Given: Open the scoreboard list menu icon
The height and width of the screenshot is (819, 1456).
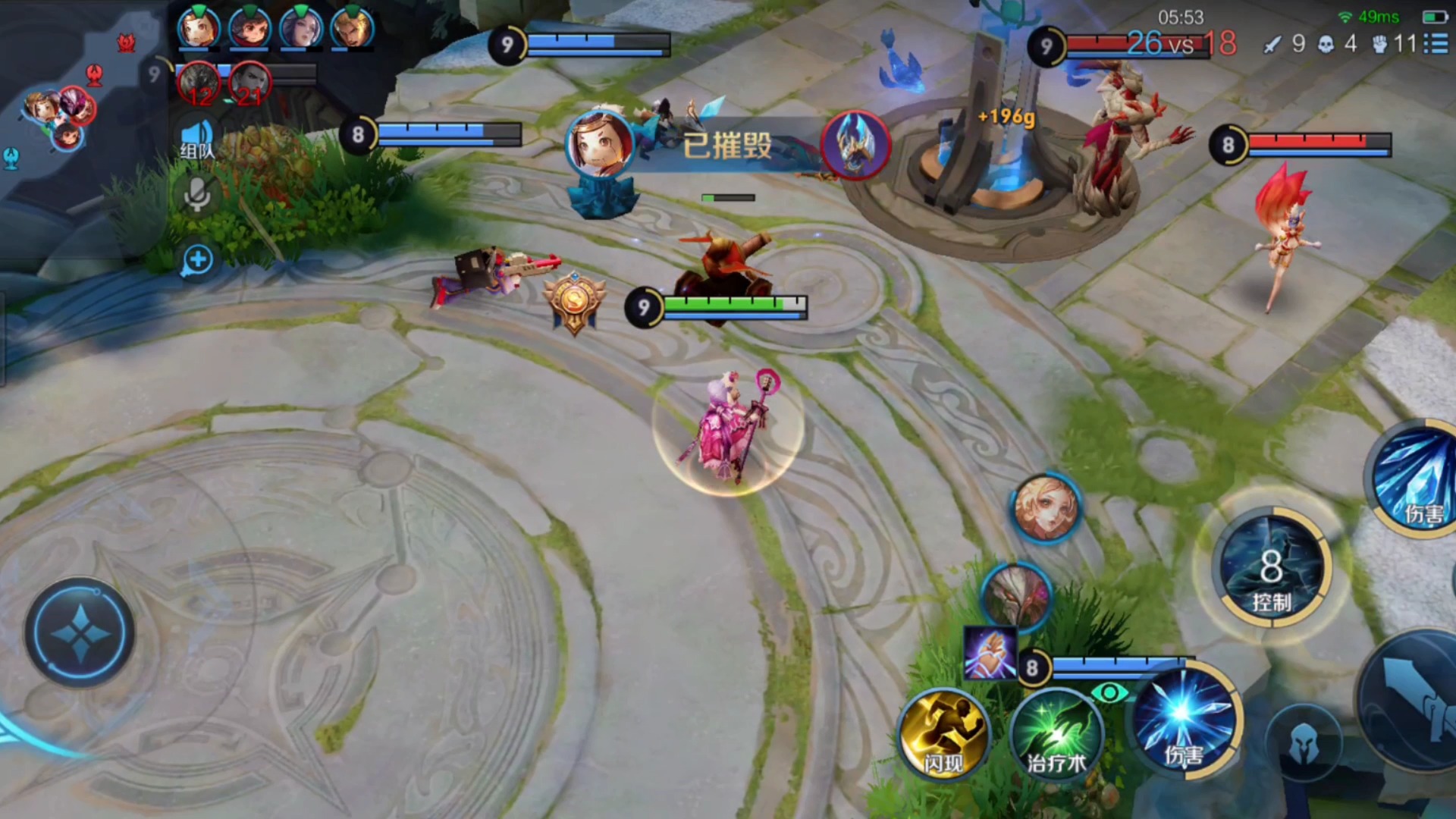Looking at the screenshot, I should click(1436, 43).
